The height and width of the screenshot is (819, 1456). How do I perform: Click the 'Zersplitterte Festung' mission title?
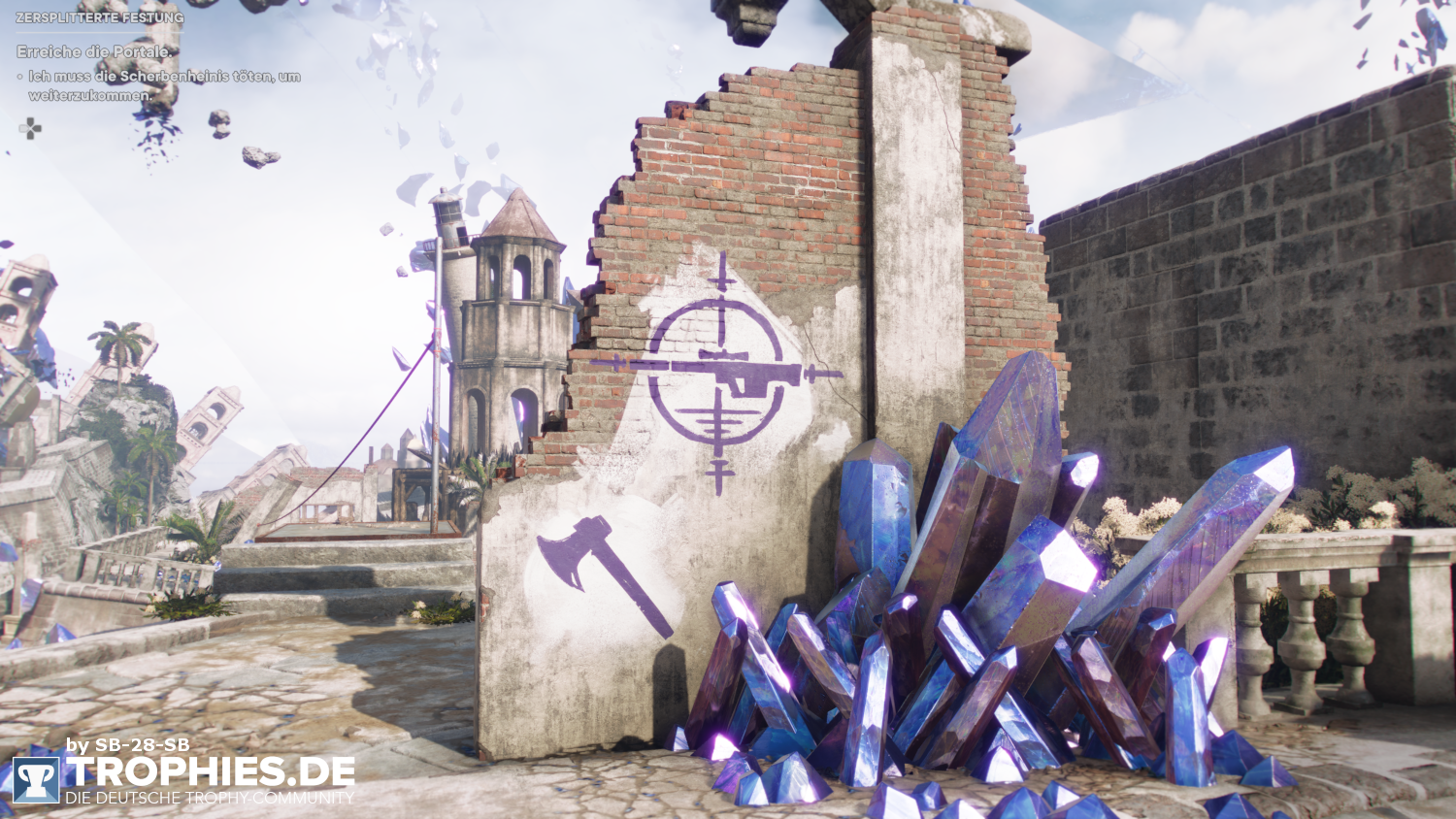click(99, 17)
